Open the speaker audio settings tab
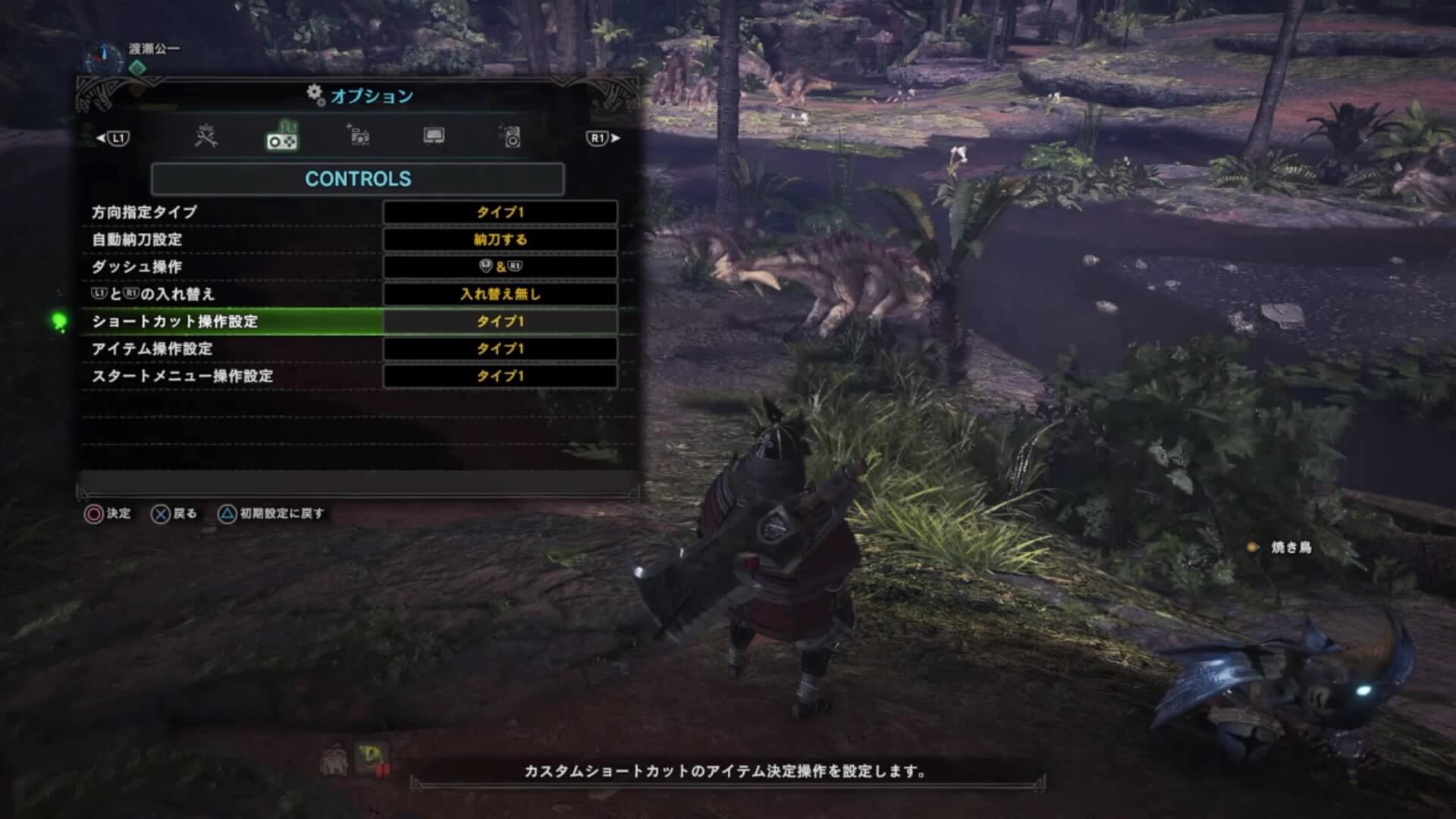1456x819 pixels. [512, 136]
